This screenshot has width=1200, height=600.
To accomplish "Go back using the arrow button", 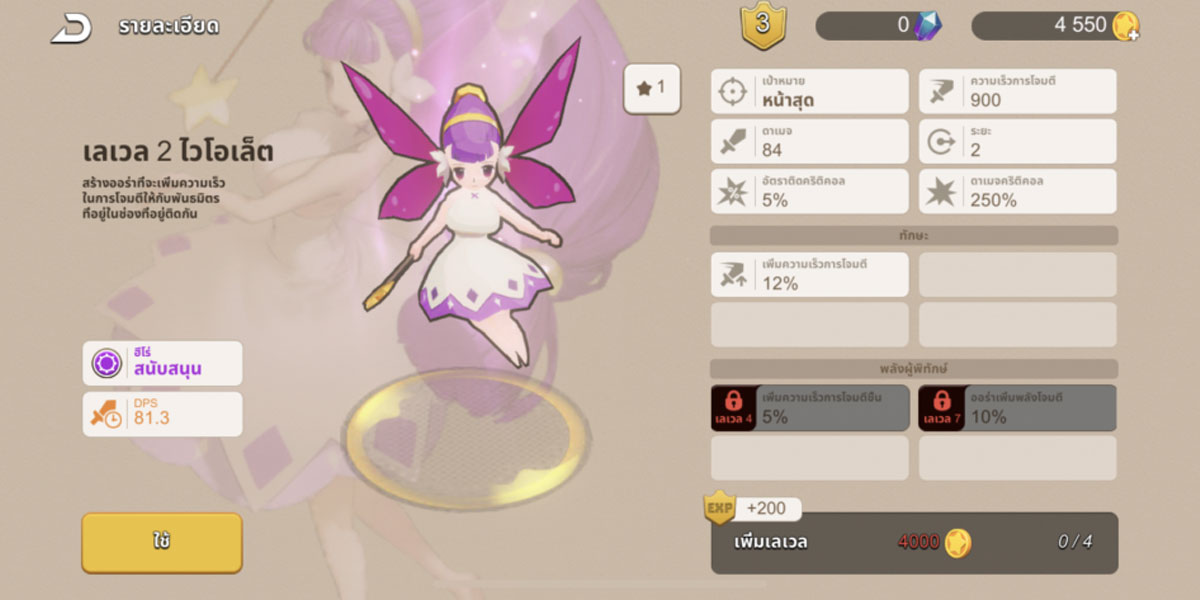I will (72, 28).
